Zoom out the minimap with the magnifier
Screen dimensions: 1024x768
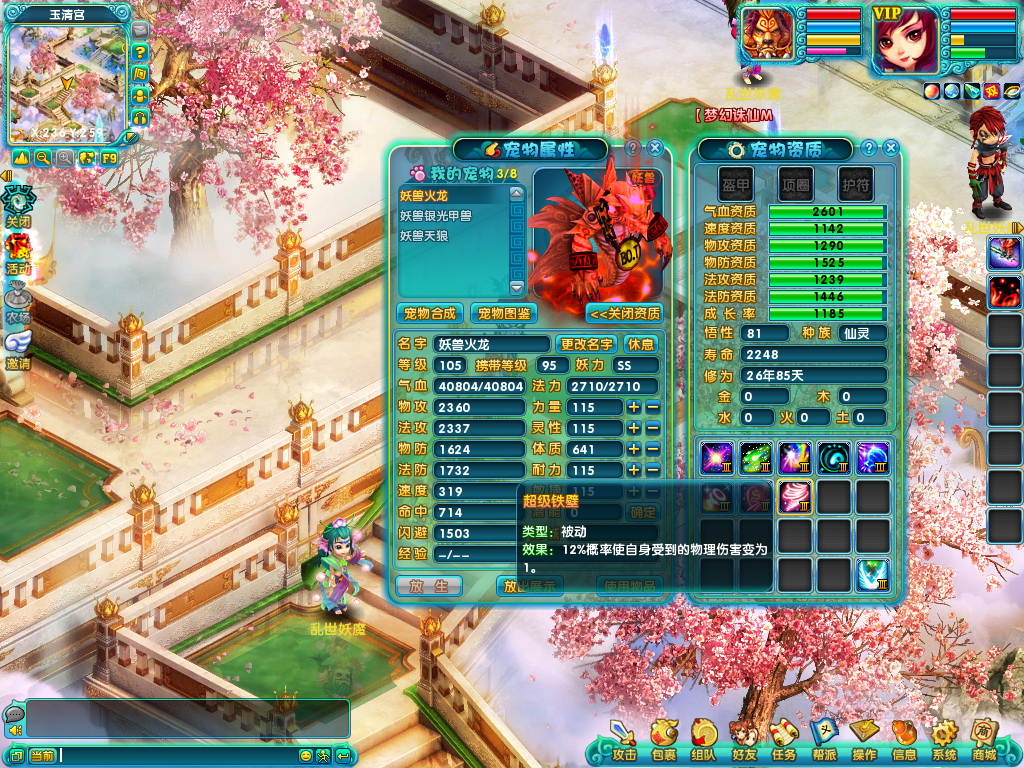[x=43, y=158]
